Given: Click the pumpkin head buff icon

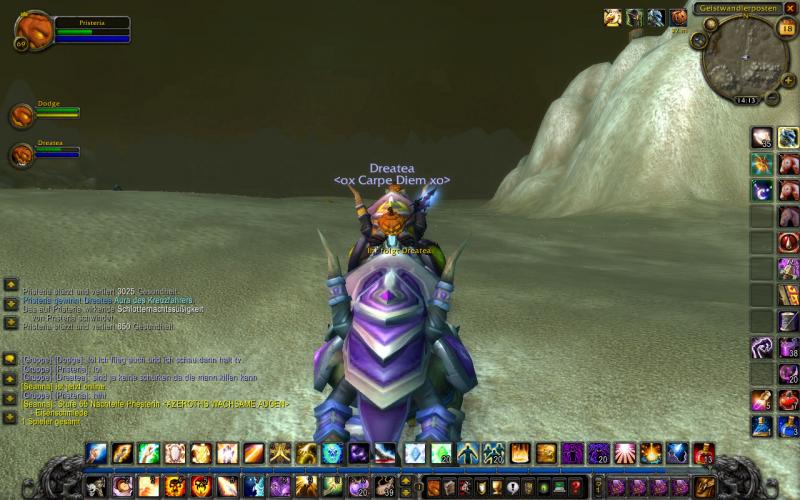Looking at the screenshot, I should point(679,17).
